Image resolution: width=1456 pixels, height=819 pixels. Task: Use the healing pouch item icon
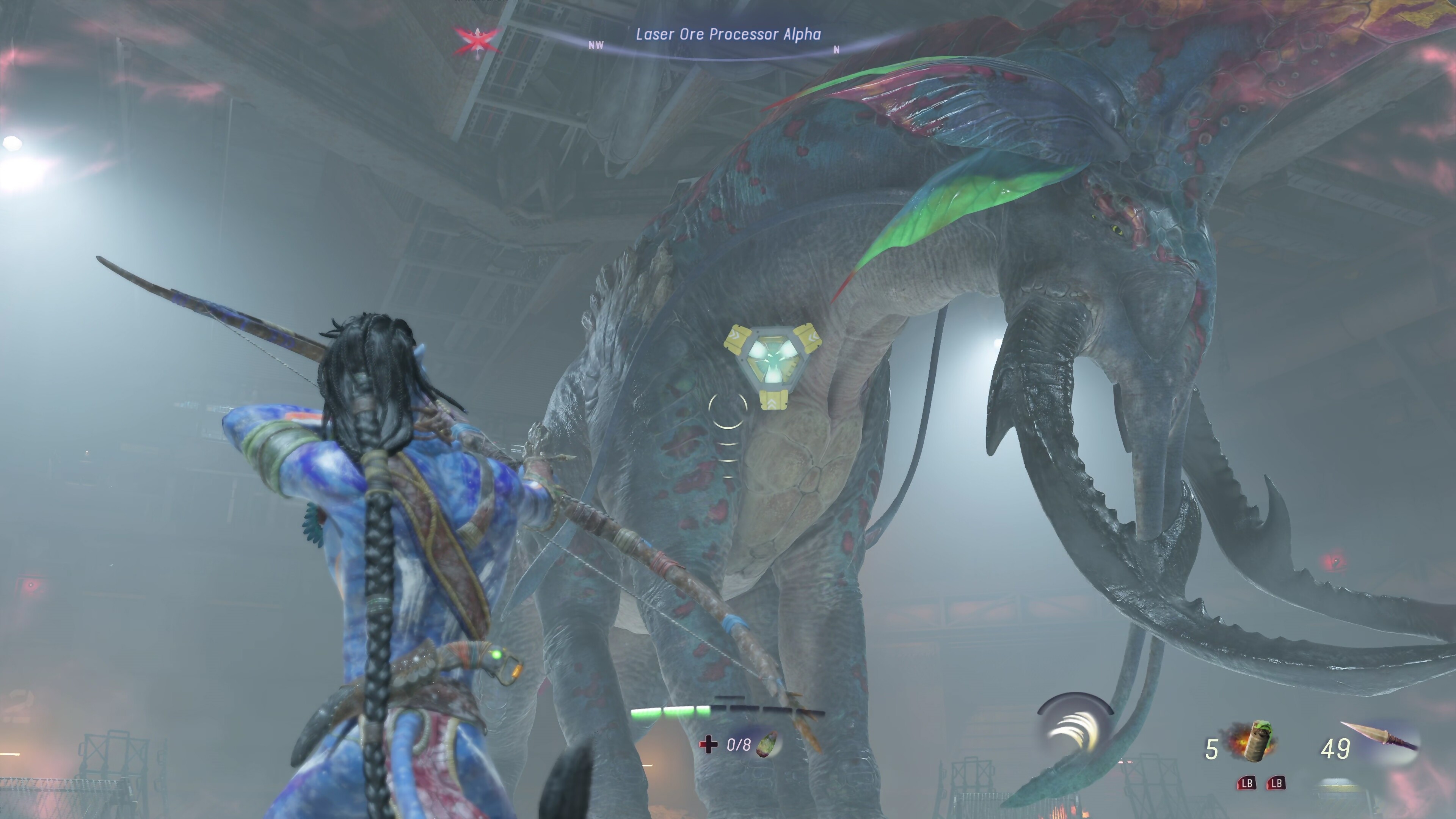point(767,744)
